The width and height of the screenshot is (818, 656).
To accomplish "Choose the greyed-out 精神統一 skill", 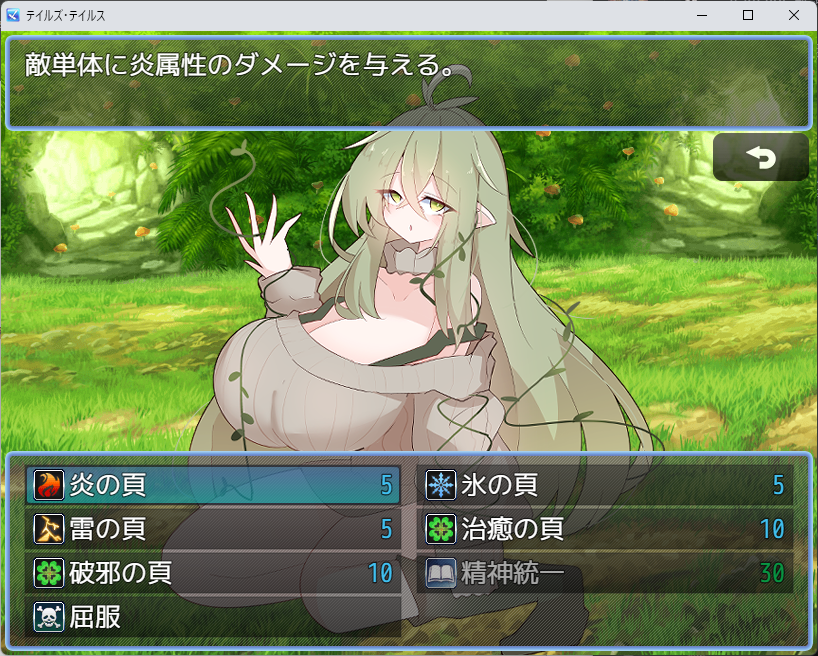I will tap(605, 573).
